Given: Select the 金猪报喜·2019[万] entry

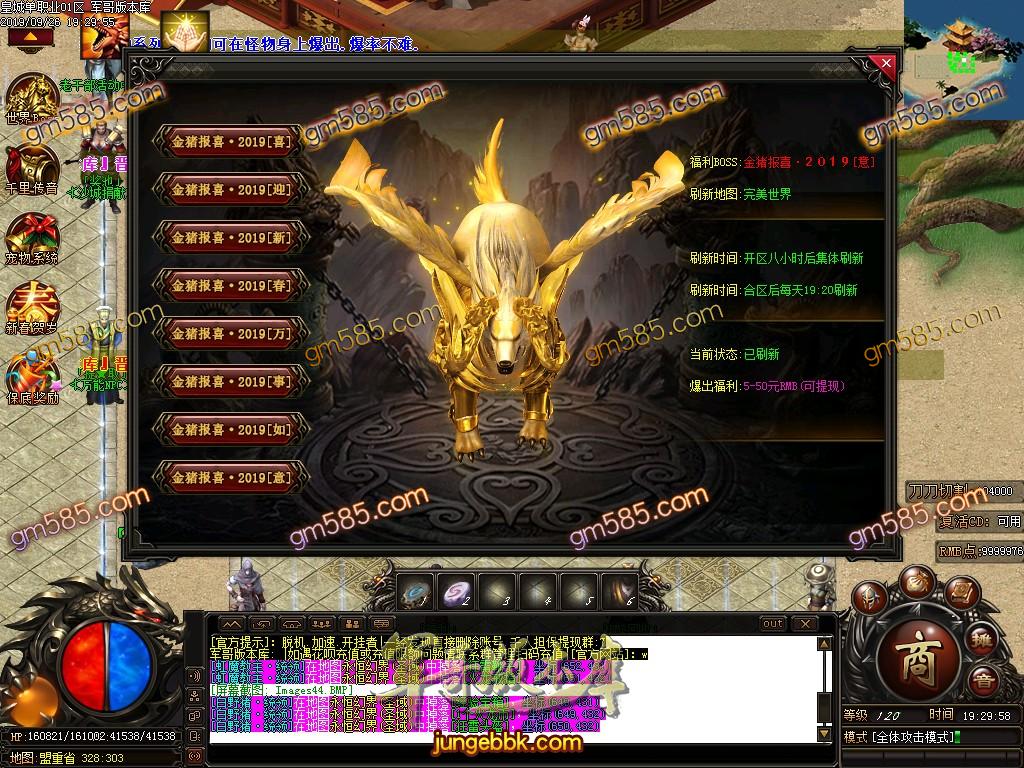Looking at the screenshot, I should click(231, 334).
